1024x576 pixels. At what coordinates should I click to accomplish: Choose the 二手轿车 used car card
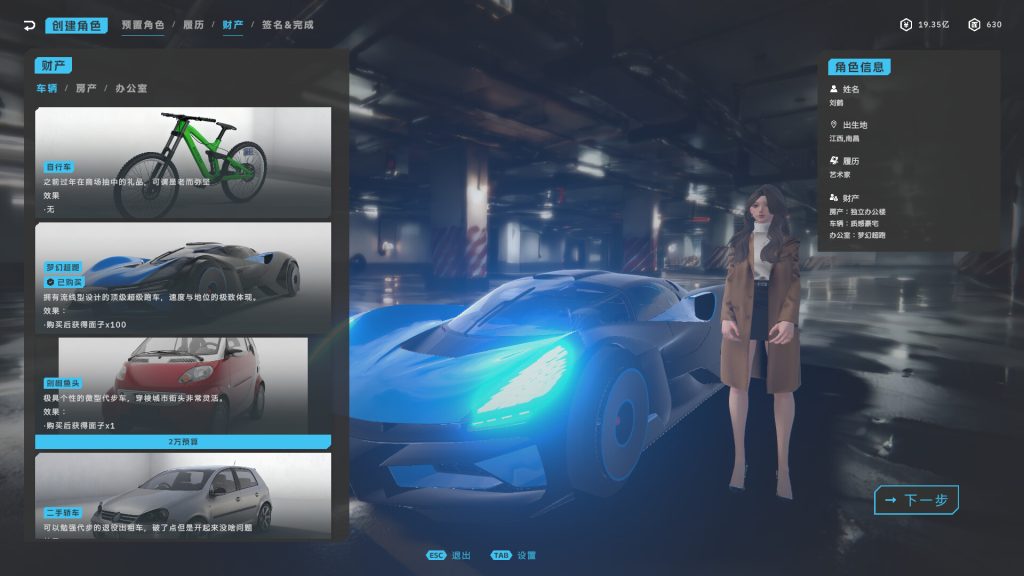tap(183, 495)
